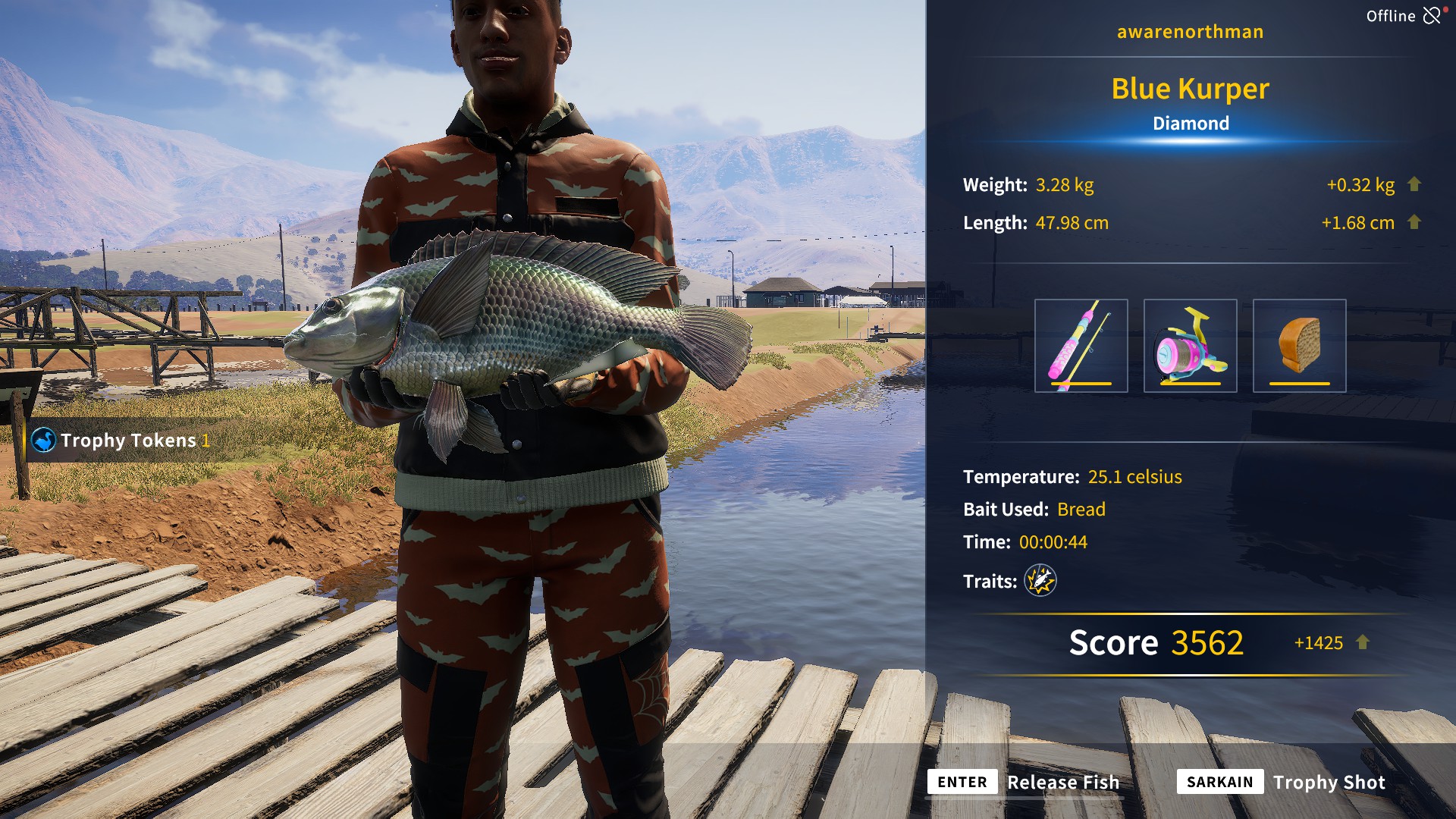Take a Trophy Shot

pos(1329,782)
